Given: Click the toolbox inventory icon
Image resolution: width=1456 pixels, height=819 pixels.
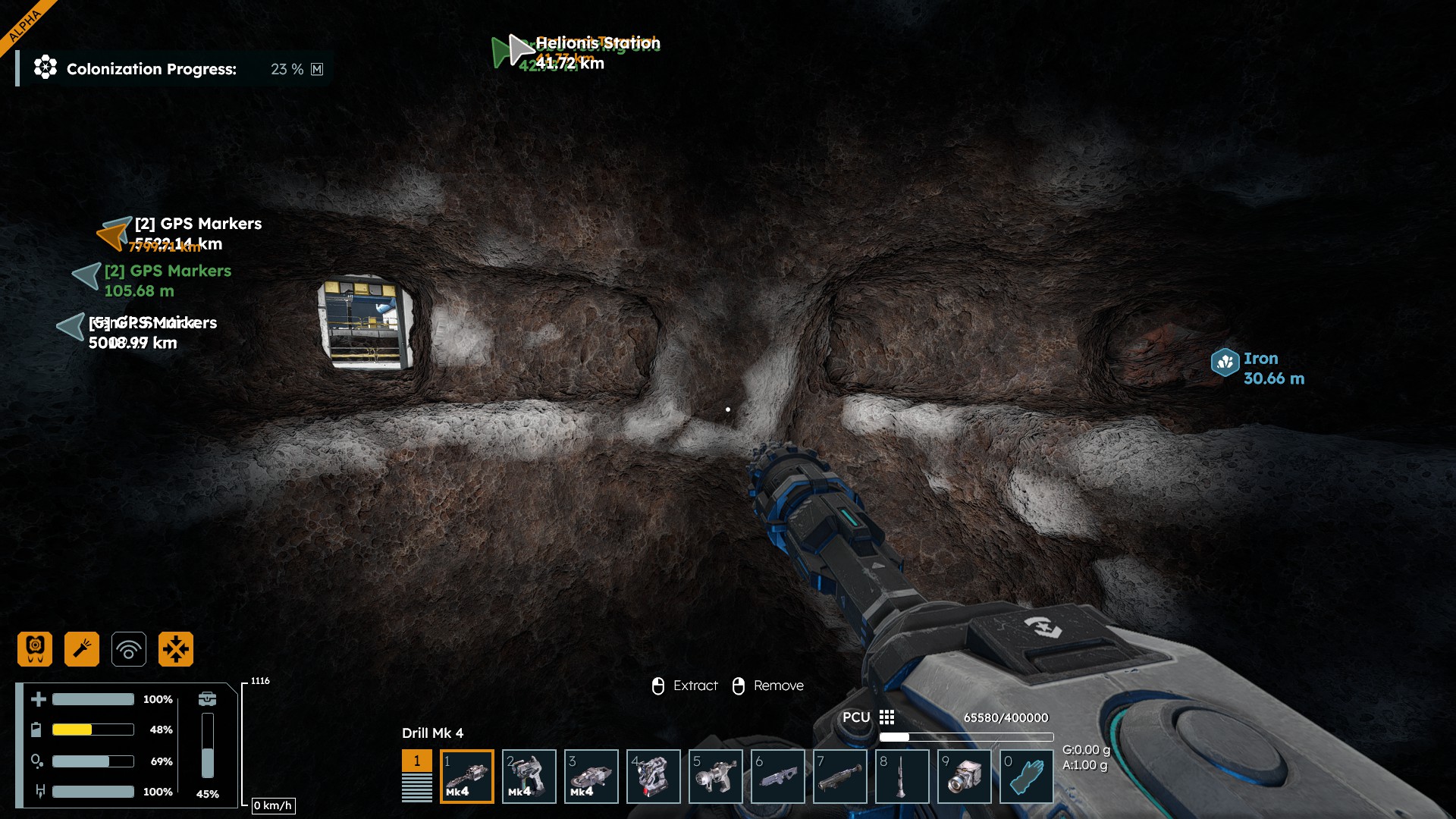Looking at the screenshot, I should (207, 698).
